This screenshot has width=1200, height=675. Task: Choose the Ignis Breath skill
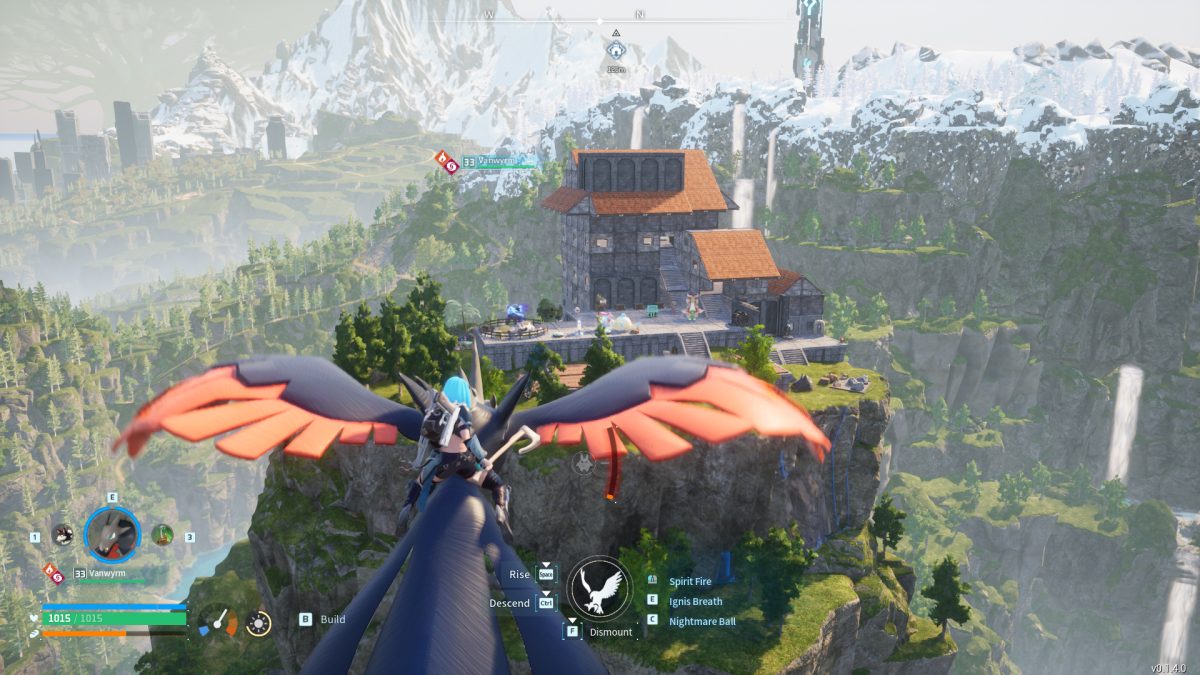click(696, 601)
